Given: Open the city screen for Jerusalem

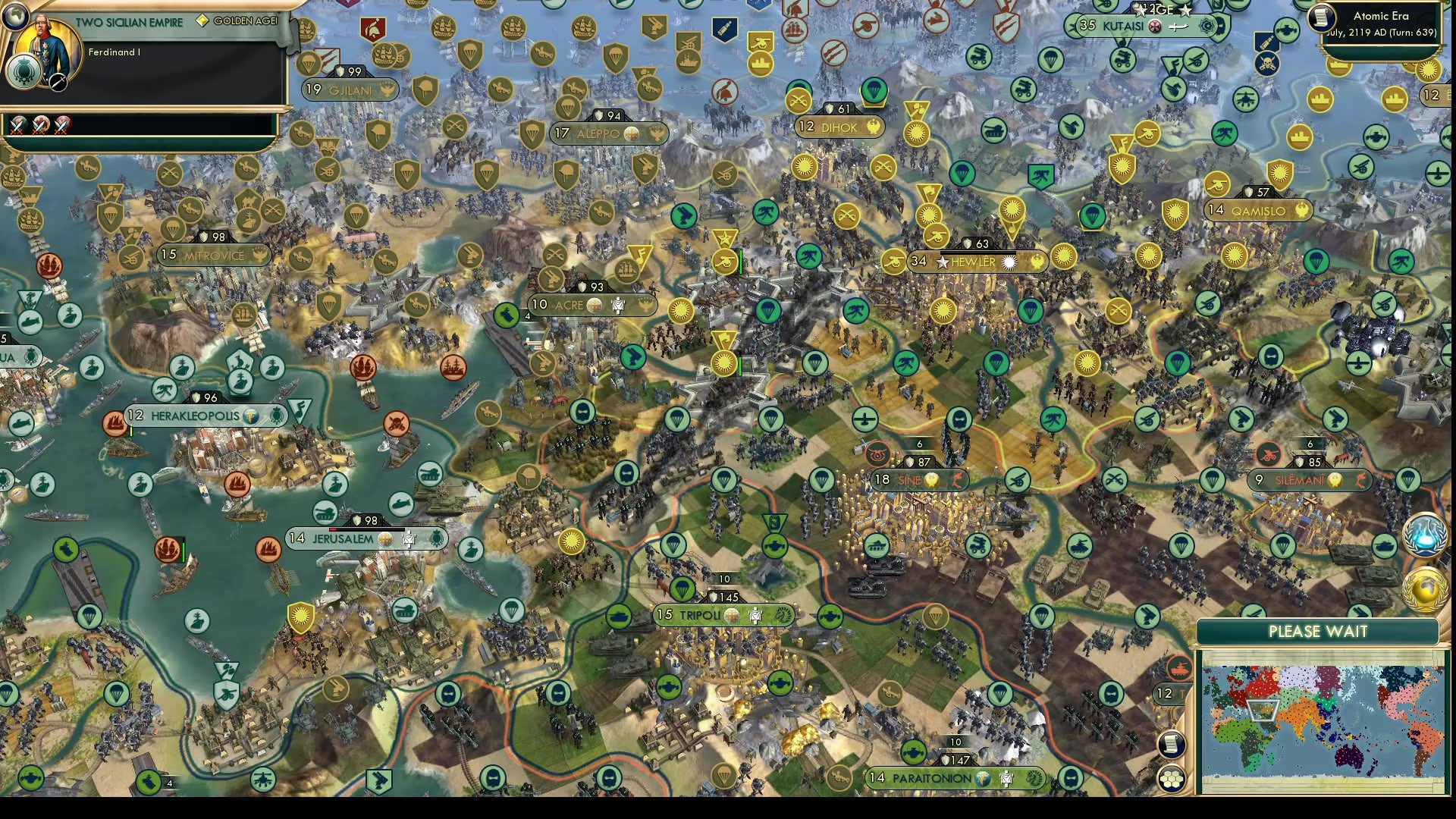Looking at the screenshot, I should point(341,538).
